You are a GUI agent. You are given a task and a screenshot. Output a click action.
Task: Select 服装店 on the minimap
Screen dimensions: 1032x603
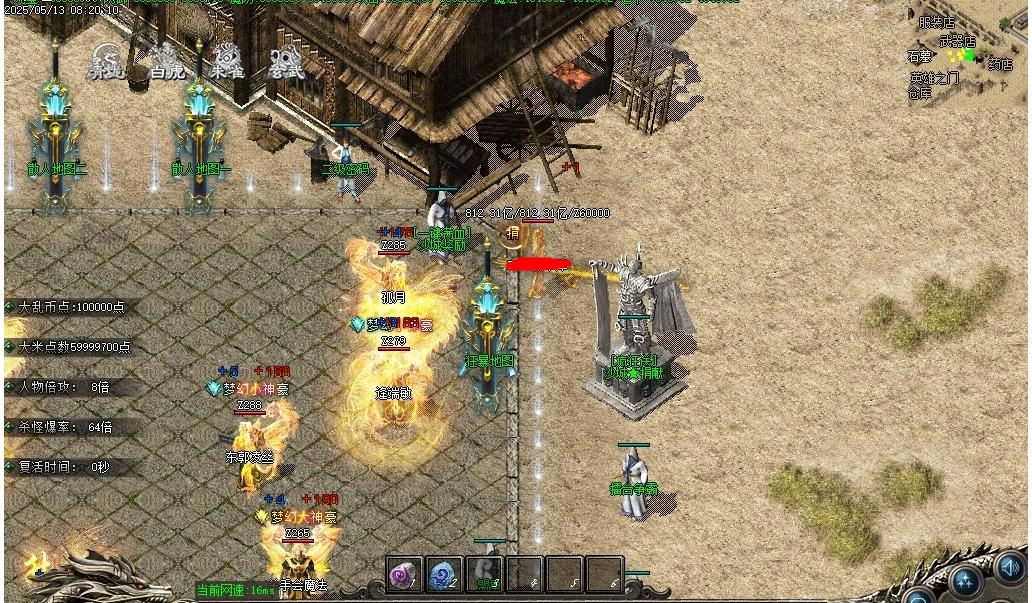(937, 22)
